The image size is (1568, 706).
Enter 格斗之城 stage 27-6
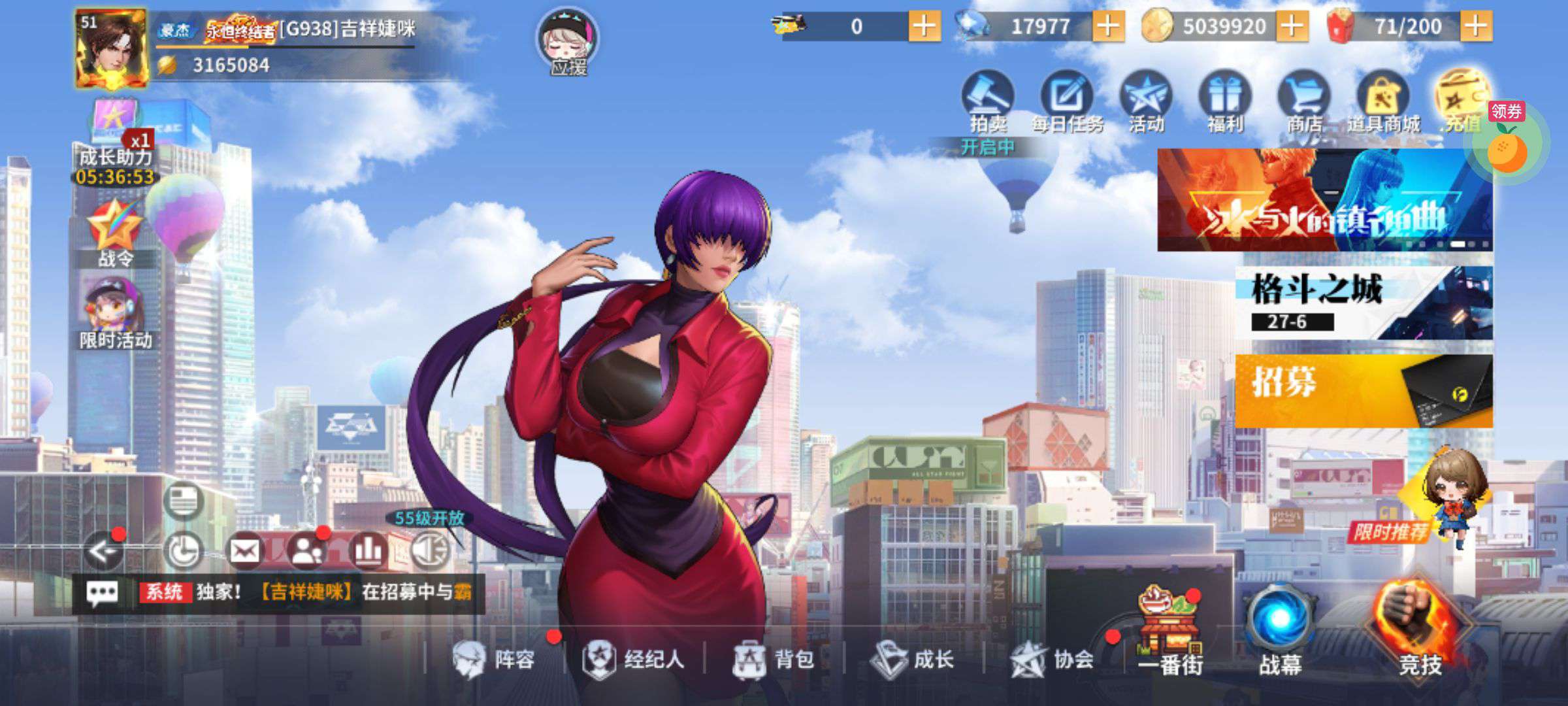1363,302
